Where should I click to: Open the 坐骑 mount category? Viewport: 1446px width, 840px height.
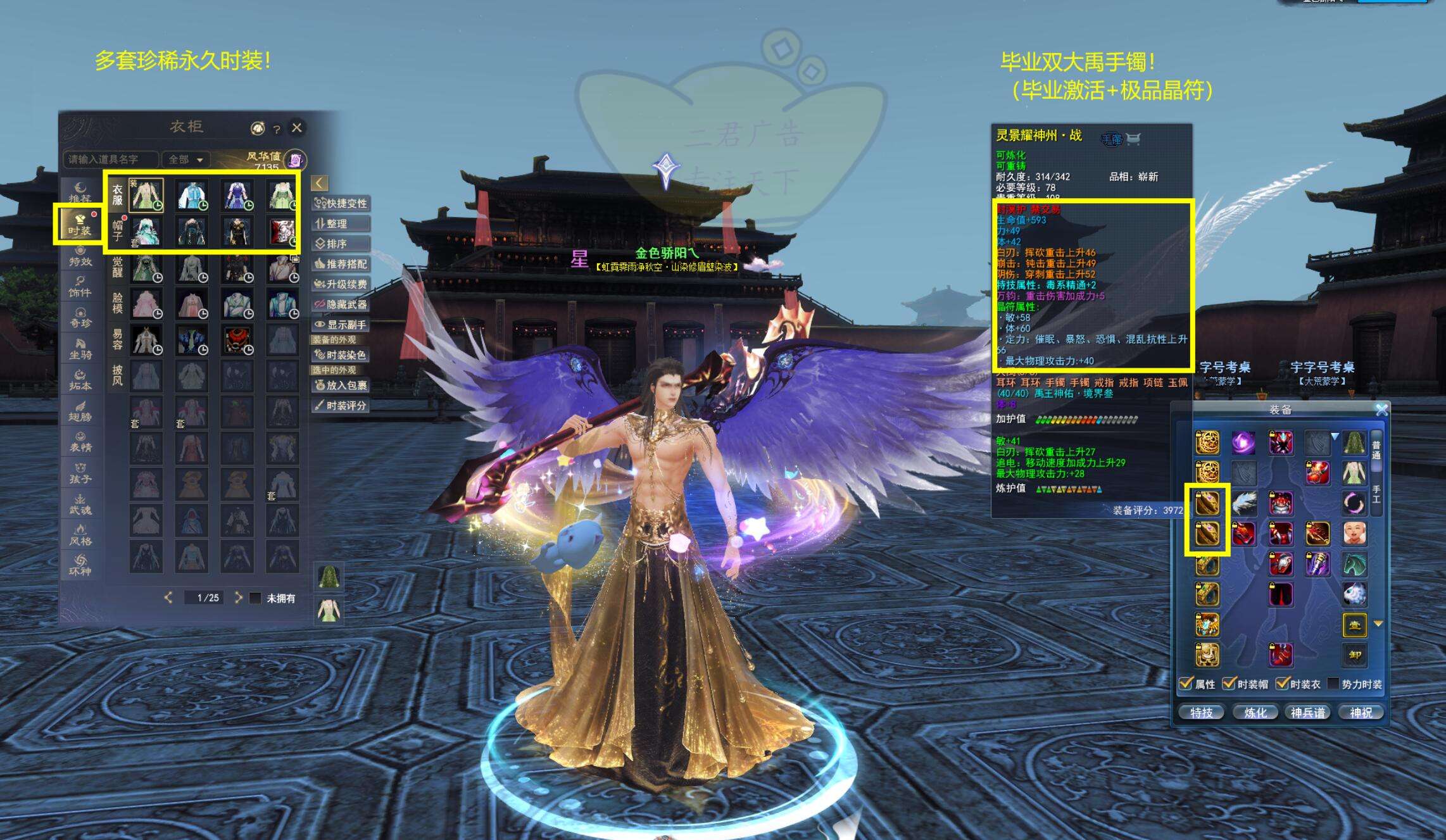click(x=80, y=348)
